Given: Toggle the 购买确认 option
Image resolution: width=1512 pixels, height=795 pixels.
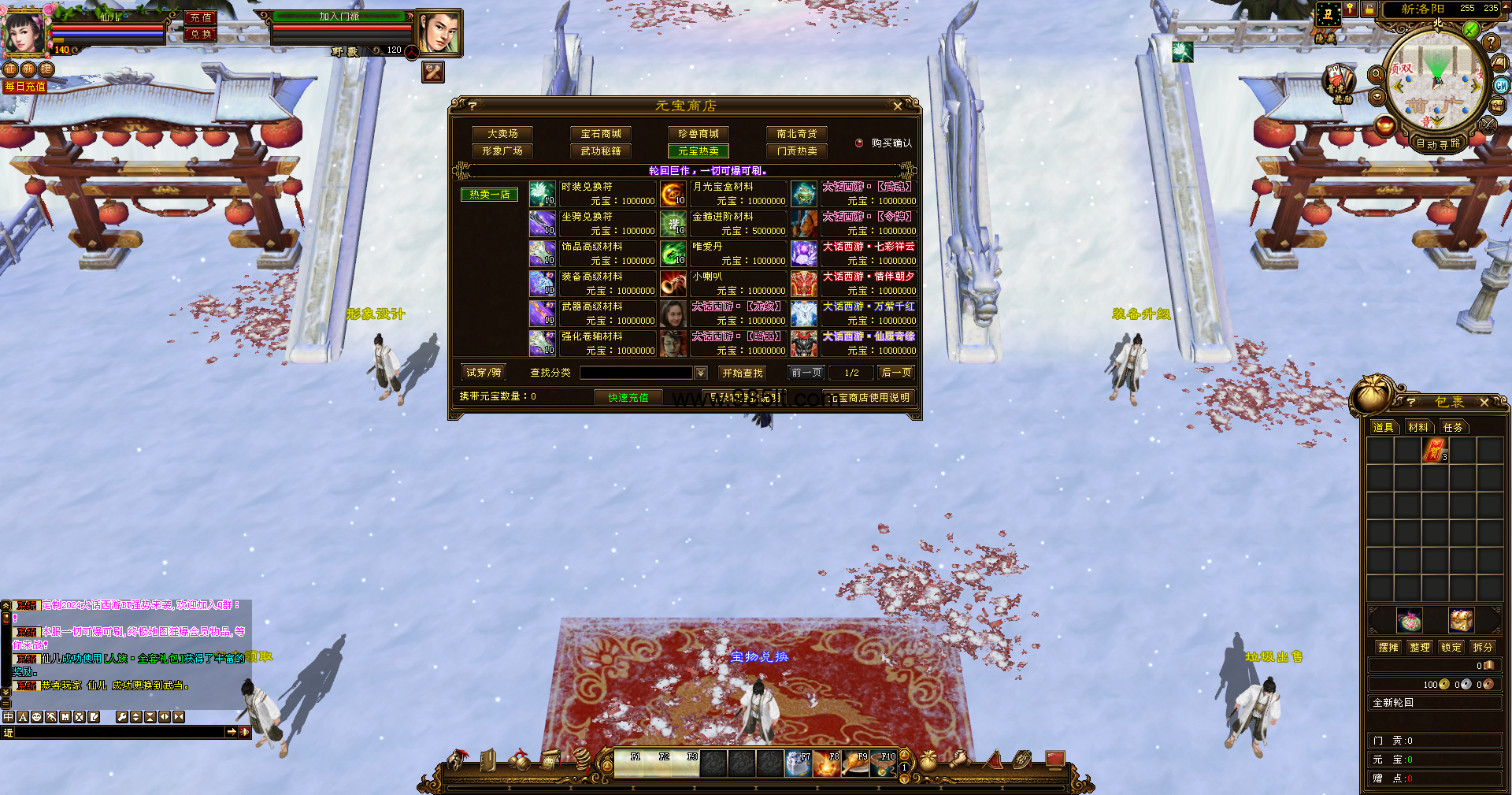Looking at the screenshot, I should 859,143.
